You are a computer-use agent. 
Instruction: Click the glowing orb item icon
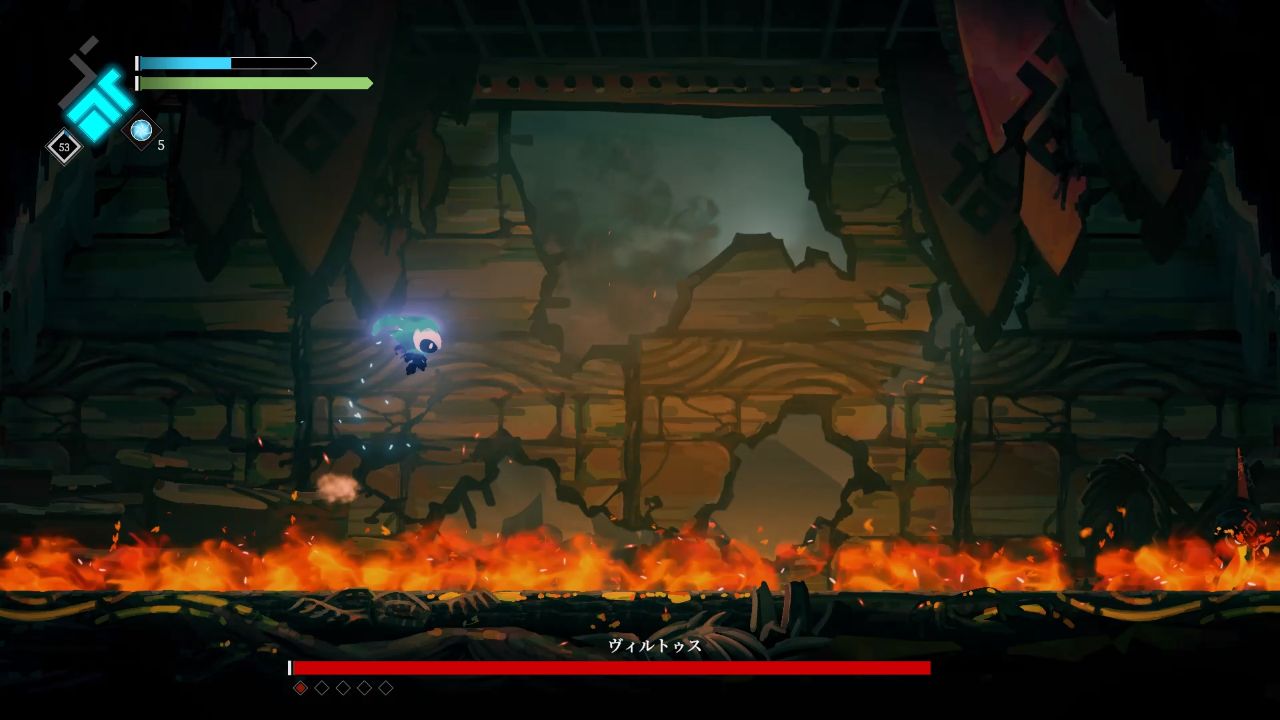pyautogui.click(x=141, y=130)
